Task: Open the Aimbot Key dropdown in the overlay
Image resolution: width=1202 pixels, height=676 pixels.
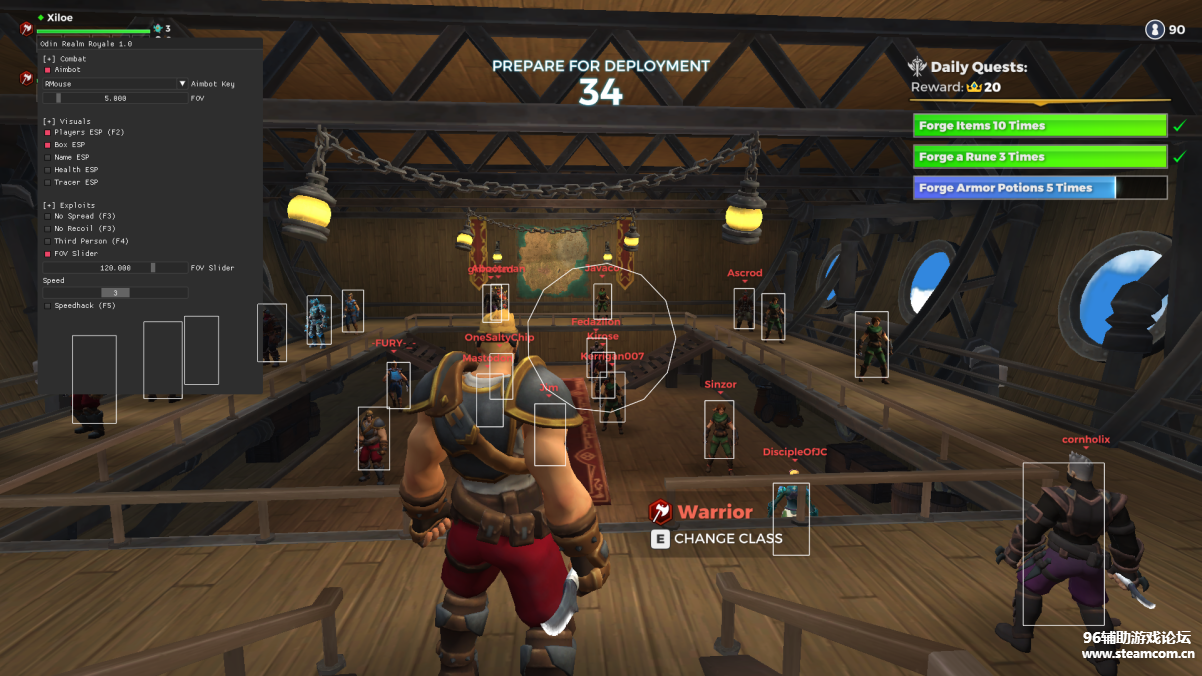Action: (x=115, y=84)
